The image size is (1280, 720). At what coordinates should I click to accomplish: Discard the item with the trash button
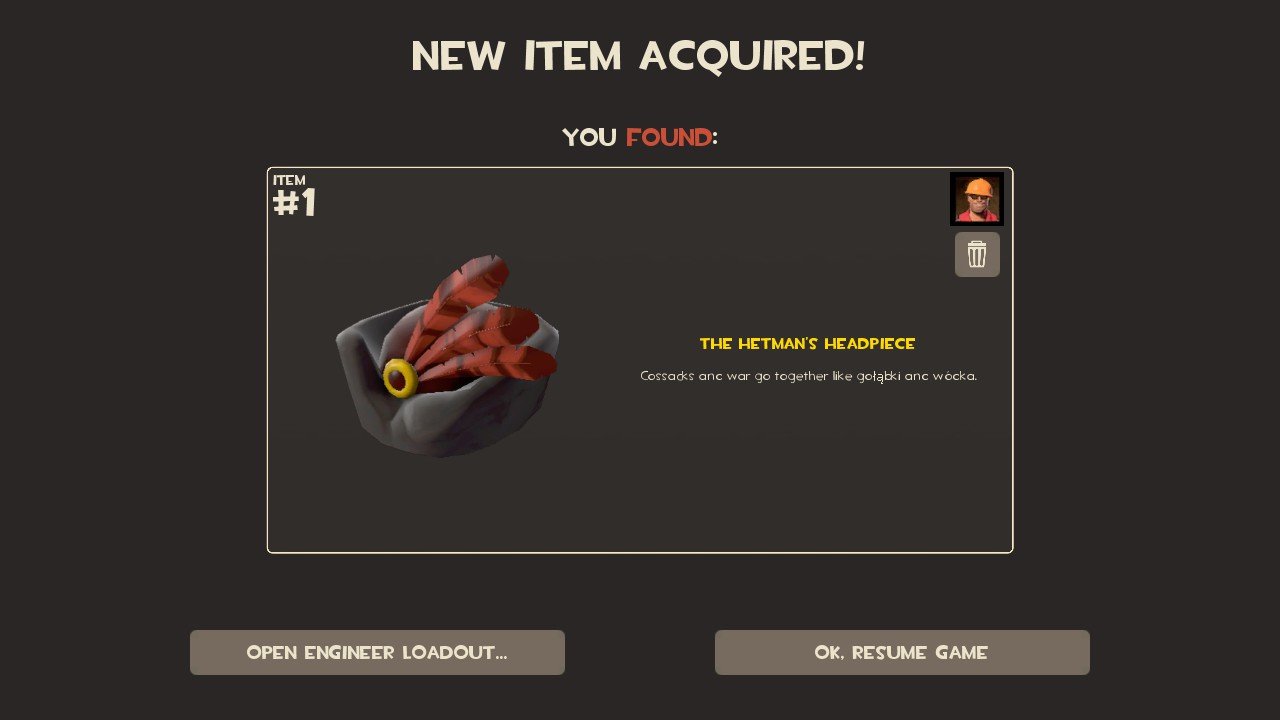[x=977, y=254]
